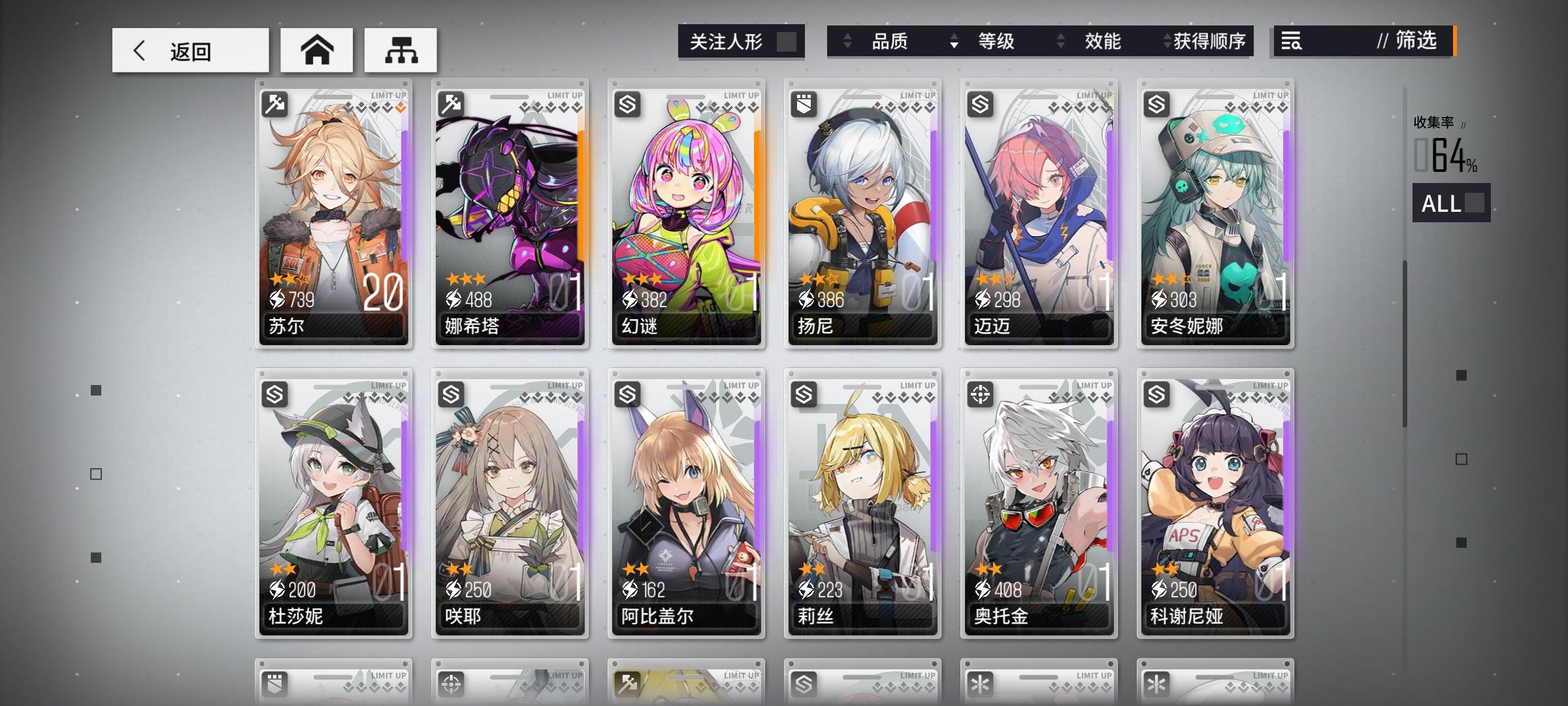Image resolution: width=1568 pixels, height=706 pixels.
Task: Click the 效能 sorting arrows
Action: point(1061,41)
